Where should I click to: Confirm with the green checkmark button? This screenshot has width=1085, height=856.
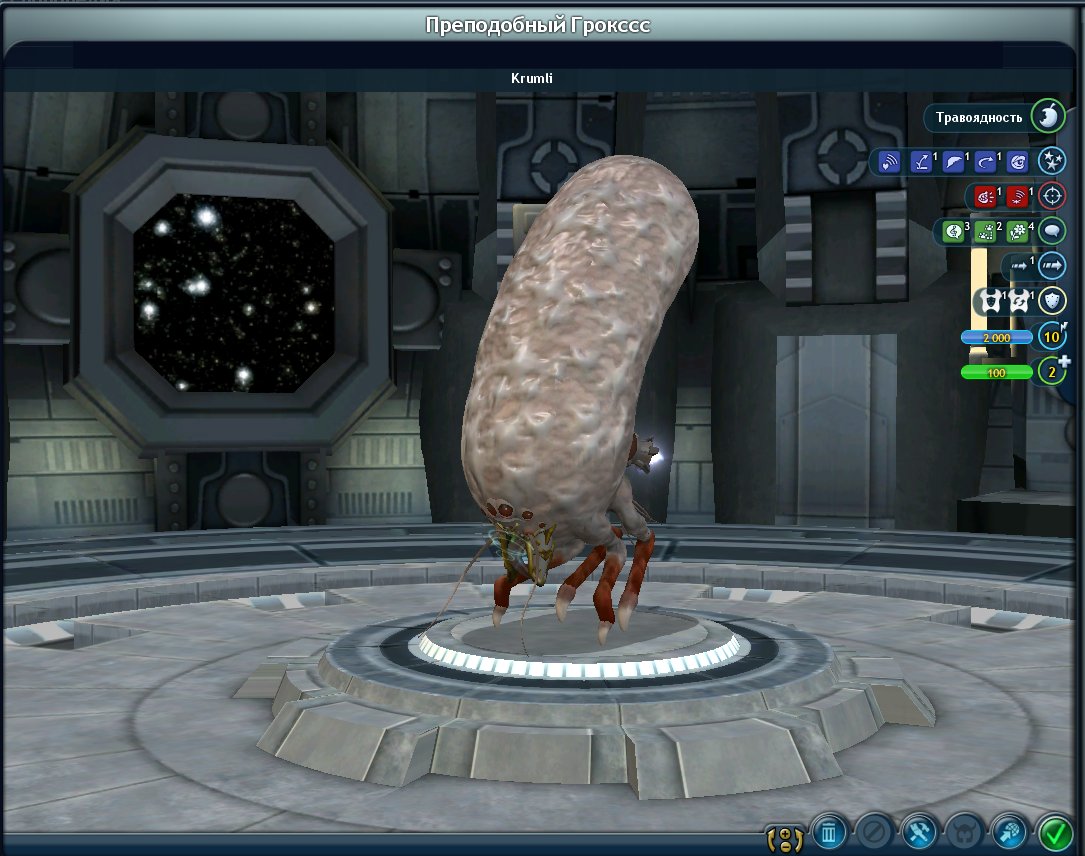click(1054, 831)
